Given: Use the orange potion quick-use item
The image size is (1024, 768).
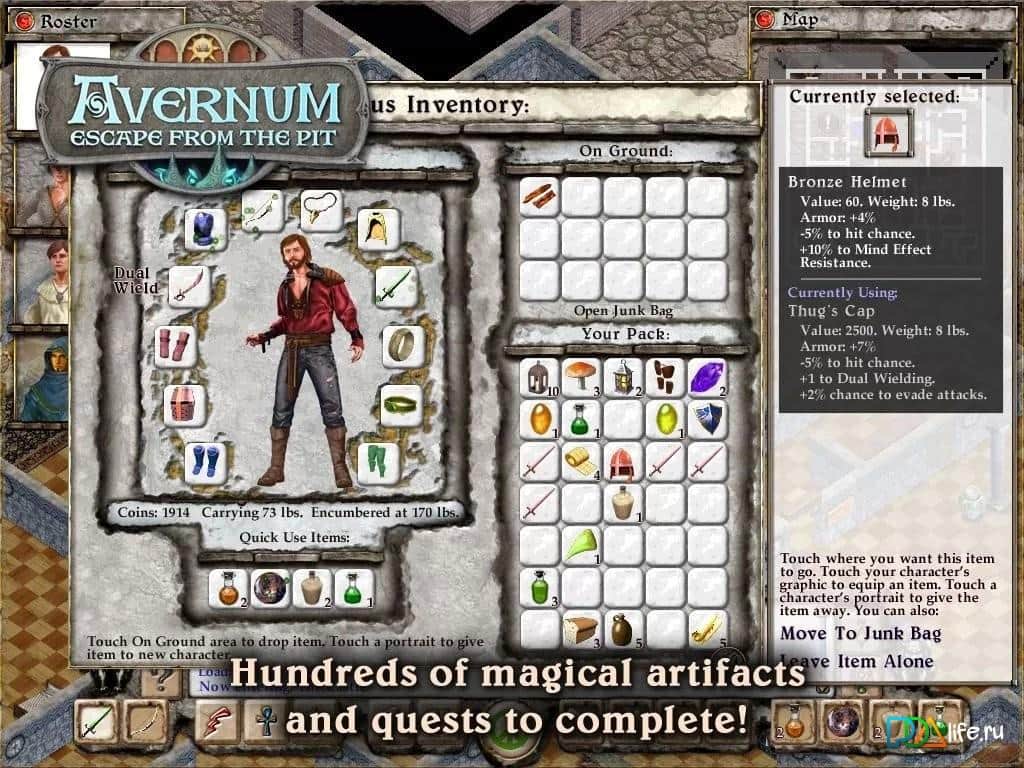Looking at the screenshot, I should 228,587.
